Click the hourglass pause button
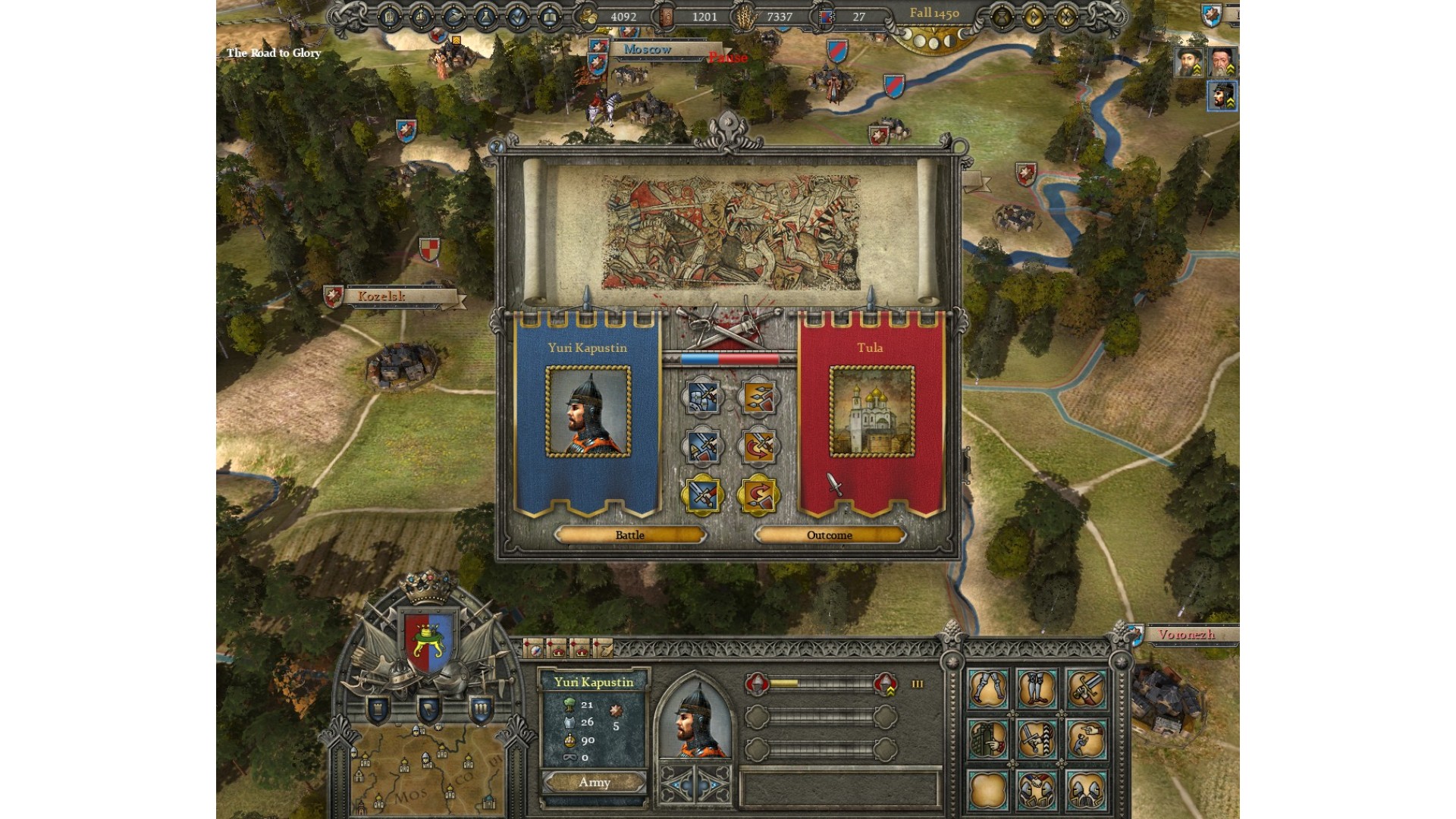 pyautogui.click(x=1001, y=16)
